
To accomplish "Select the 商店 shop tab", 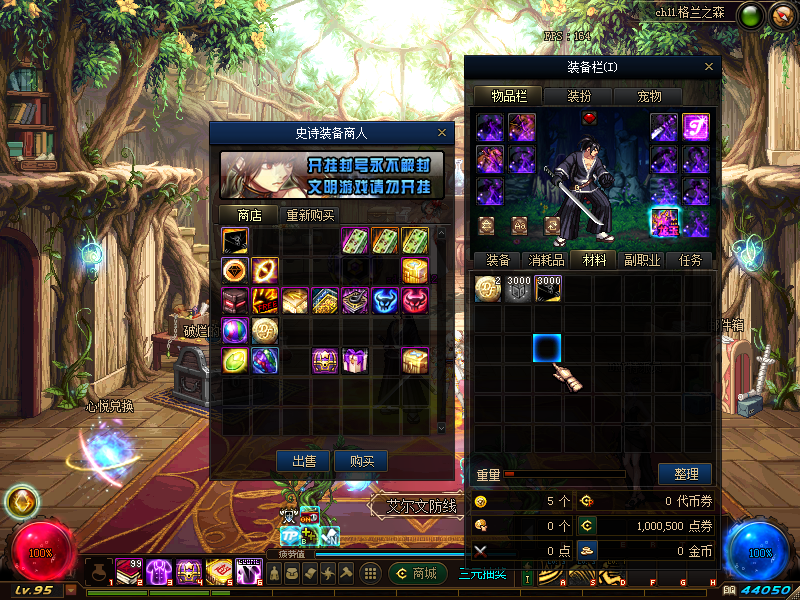I will coord(249,215).
